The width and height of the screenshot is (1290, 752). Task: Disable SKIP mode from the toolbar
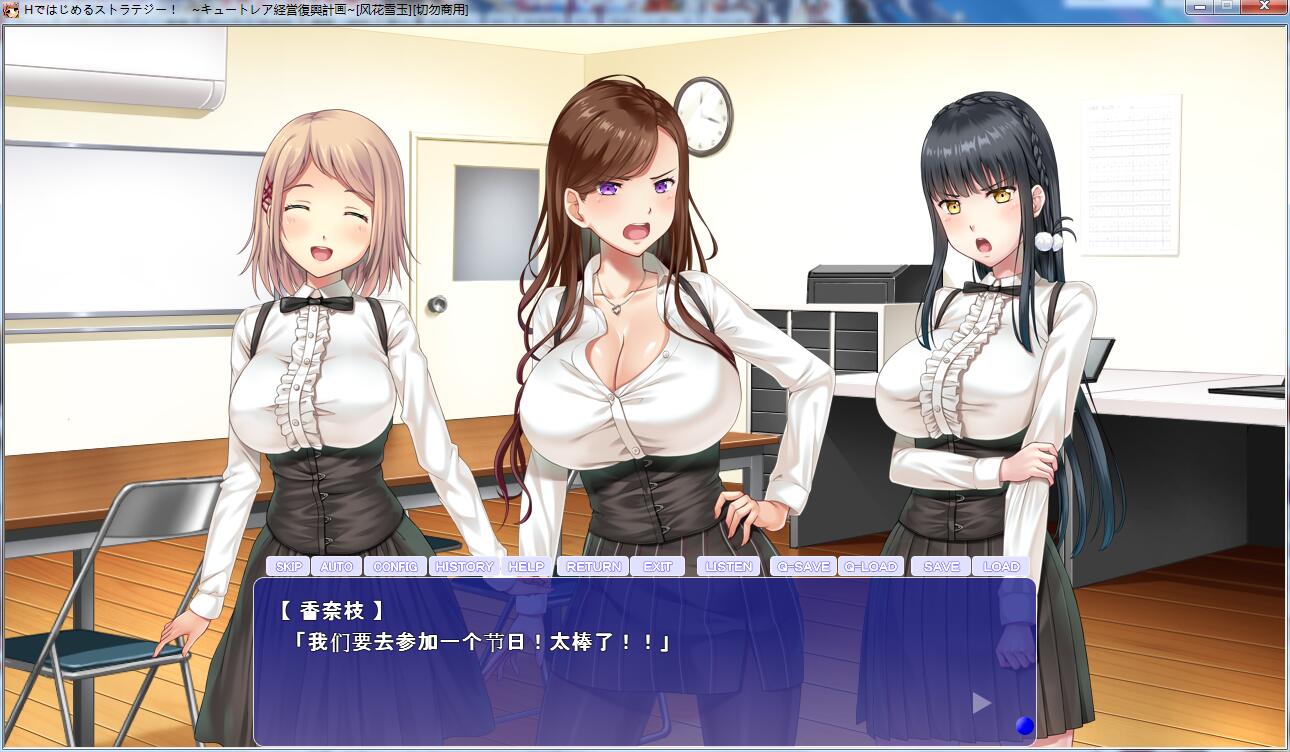pyautogui.click(x=289, y=566)
